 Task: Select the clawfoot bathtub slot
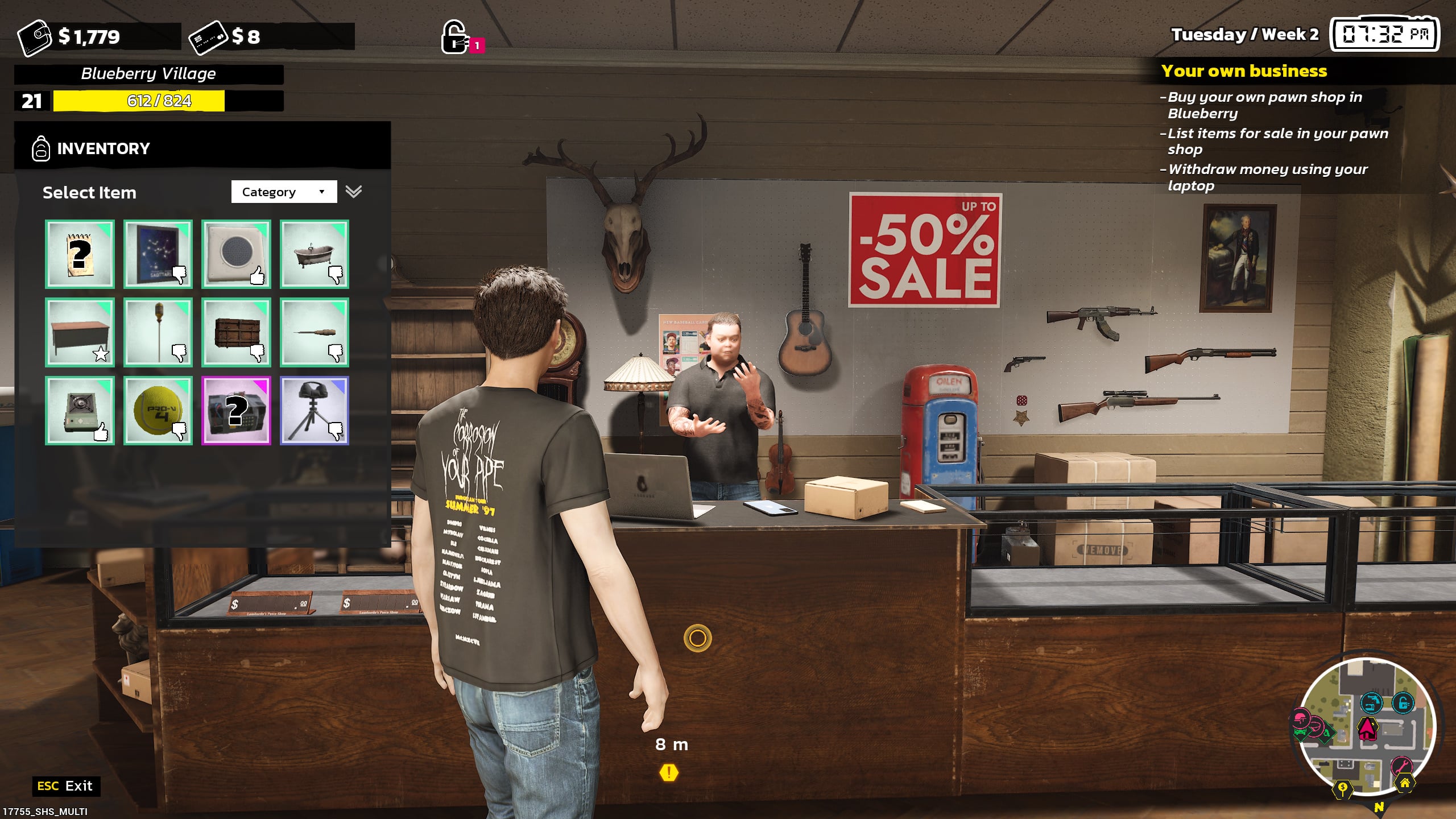tap(314, 254)
